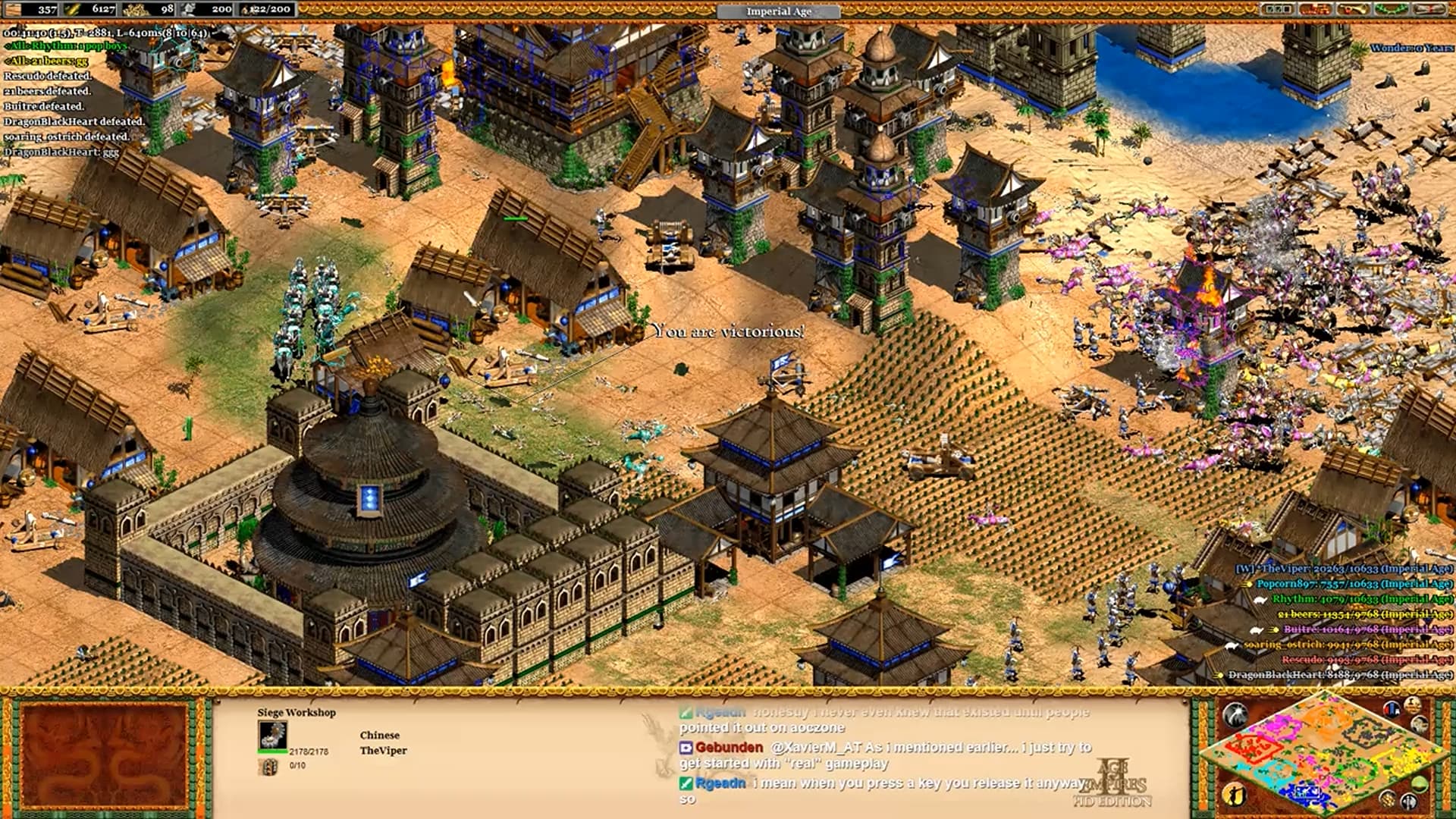
Task: Toggle the red and blue flags minimap button
Action: point(1392,710)
